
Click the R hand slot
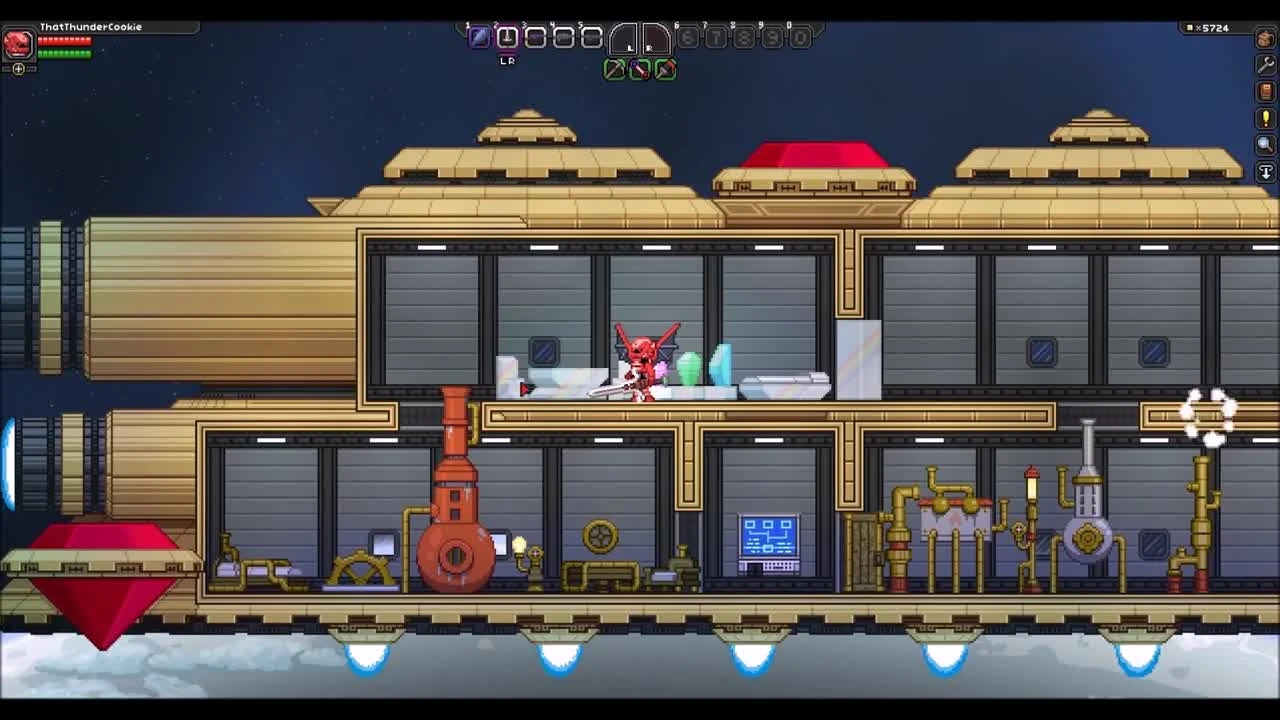656,40
